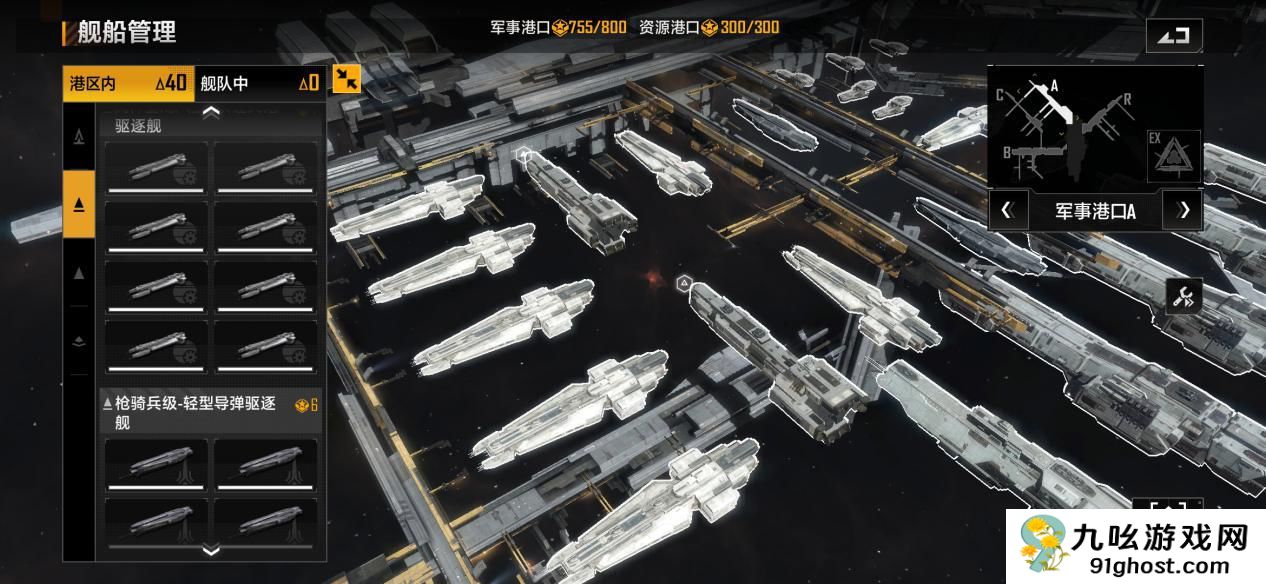The image size is (1266, 584).
Task: Select the highlighted orange ship-class category tab
Action: point(79,204)
